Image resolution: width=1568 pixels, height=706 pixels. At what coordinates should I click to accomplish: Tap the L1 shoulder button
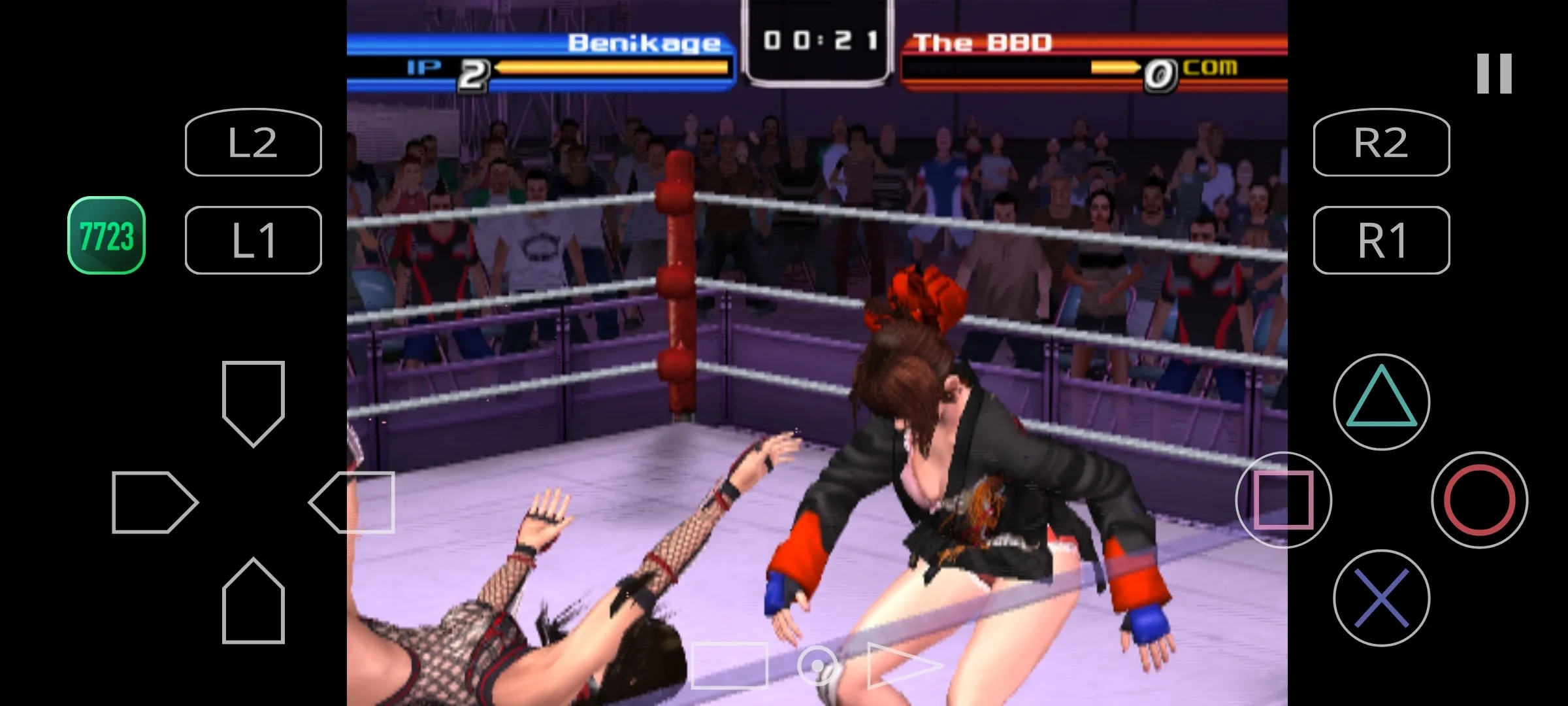[253, 240]
